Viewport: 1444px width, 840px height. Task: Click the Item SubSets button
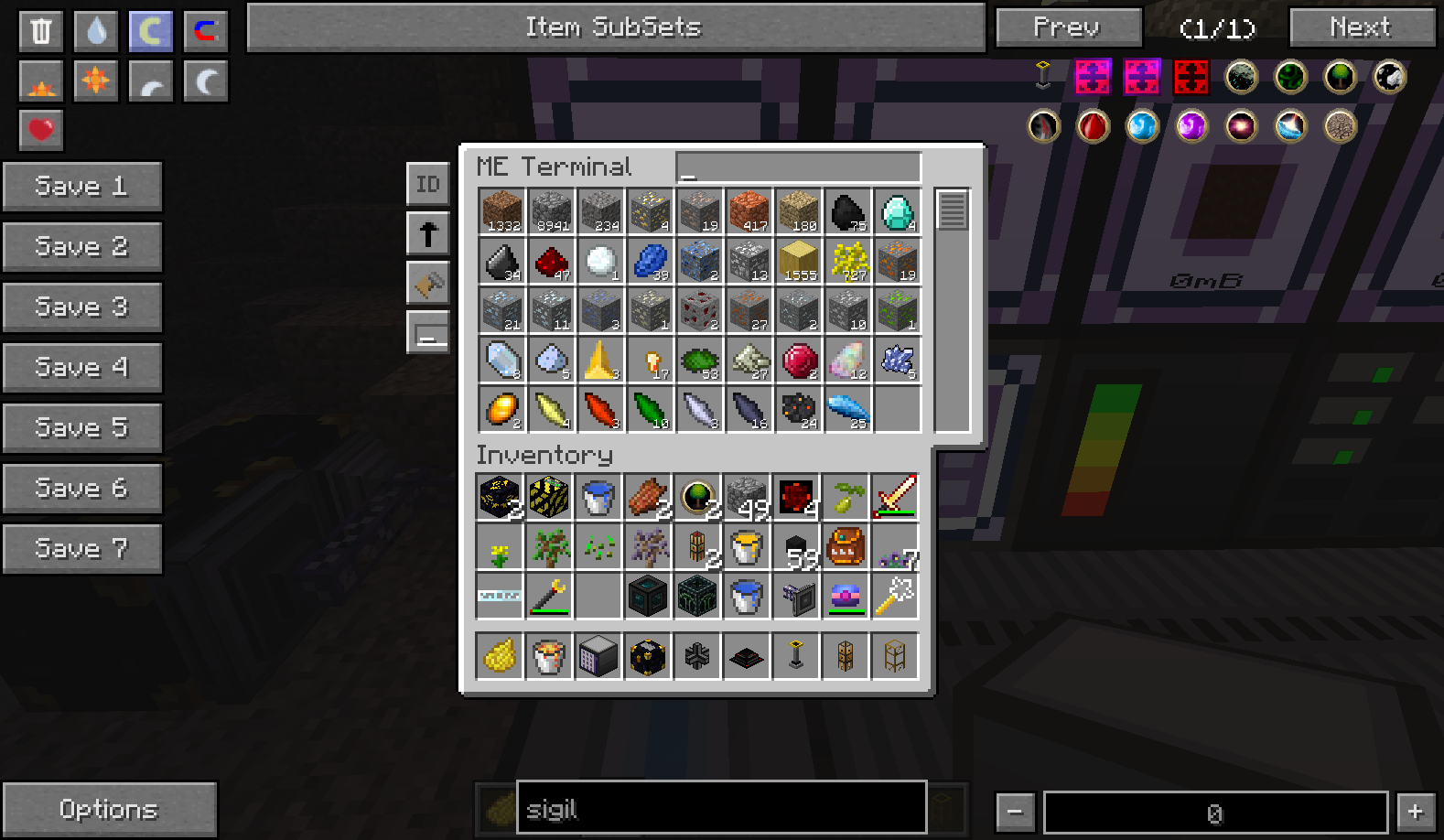point(615,27)
